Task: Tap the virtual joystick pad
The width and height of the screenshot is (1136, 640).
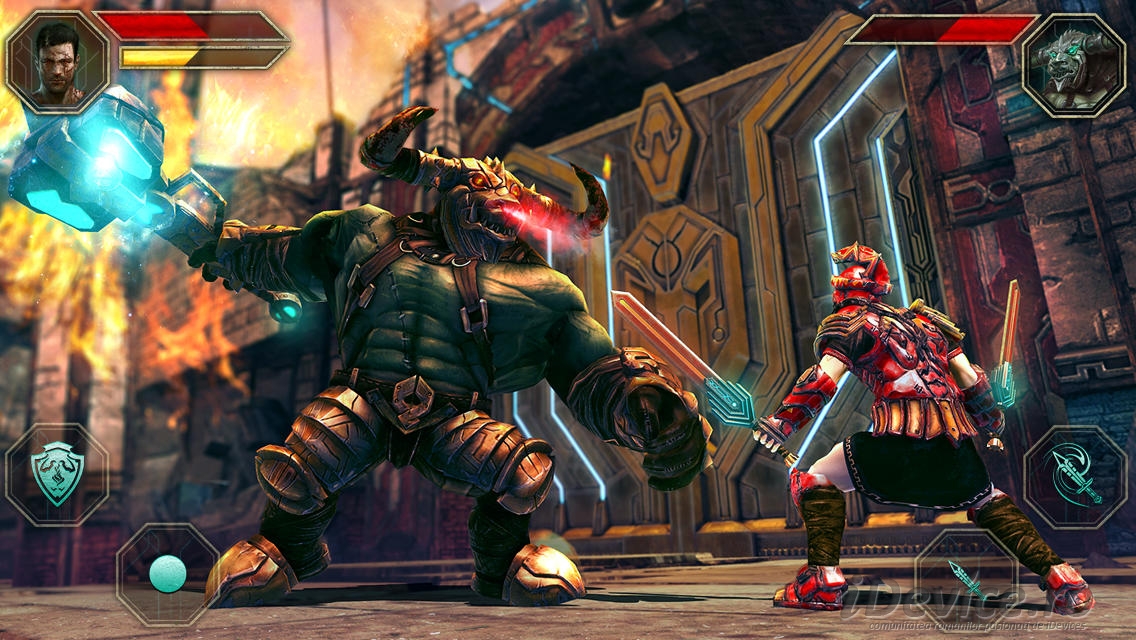Action: click(x=167, y=574)
